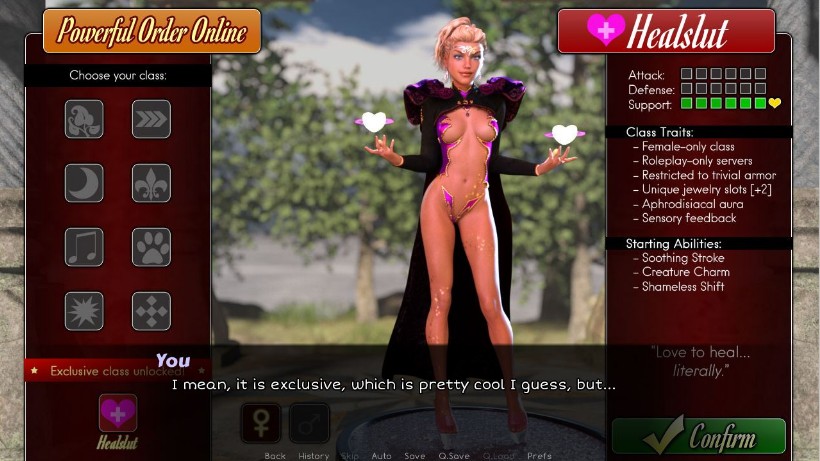Toggle Auto advance mode
820x461 pixels.
pyautogui.click(x=381, y=456)
